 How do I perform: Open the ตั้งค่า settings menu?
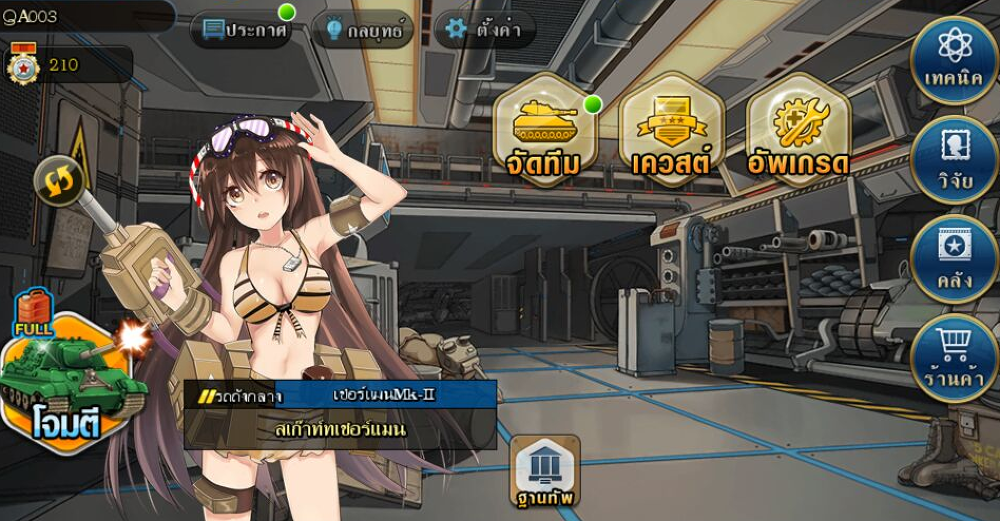coord(485,29)
